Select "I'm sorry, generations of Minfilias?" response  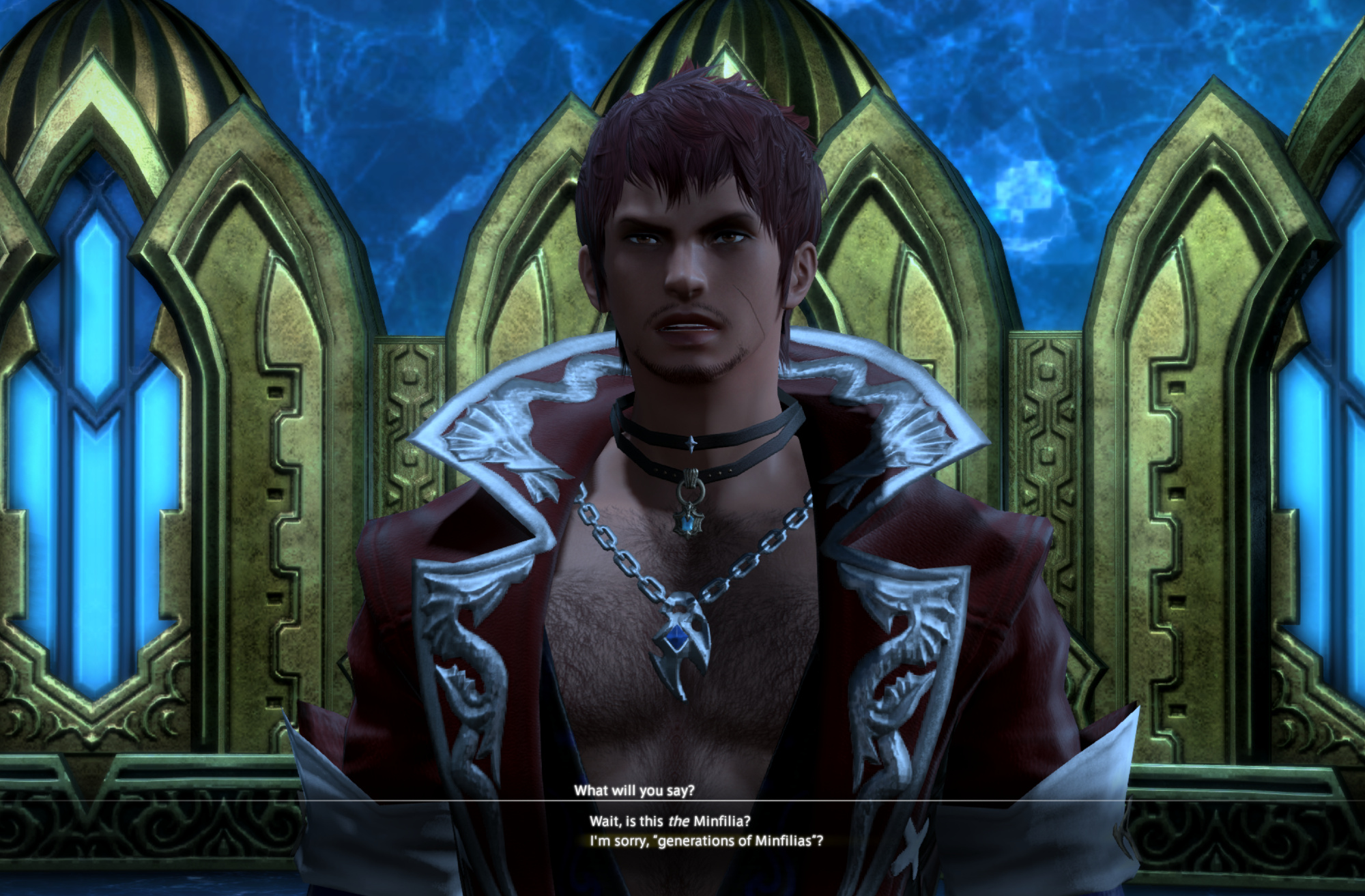(706, 841)
